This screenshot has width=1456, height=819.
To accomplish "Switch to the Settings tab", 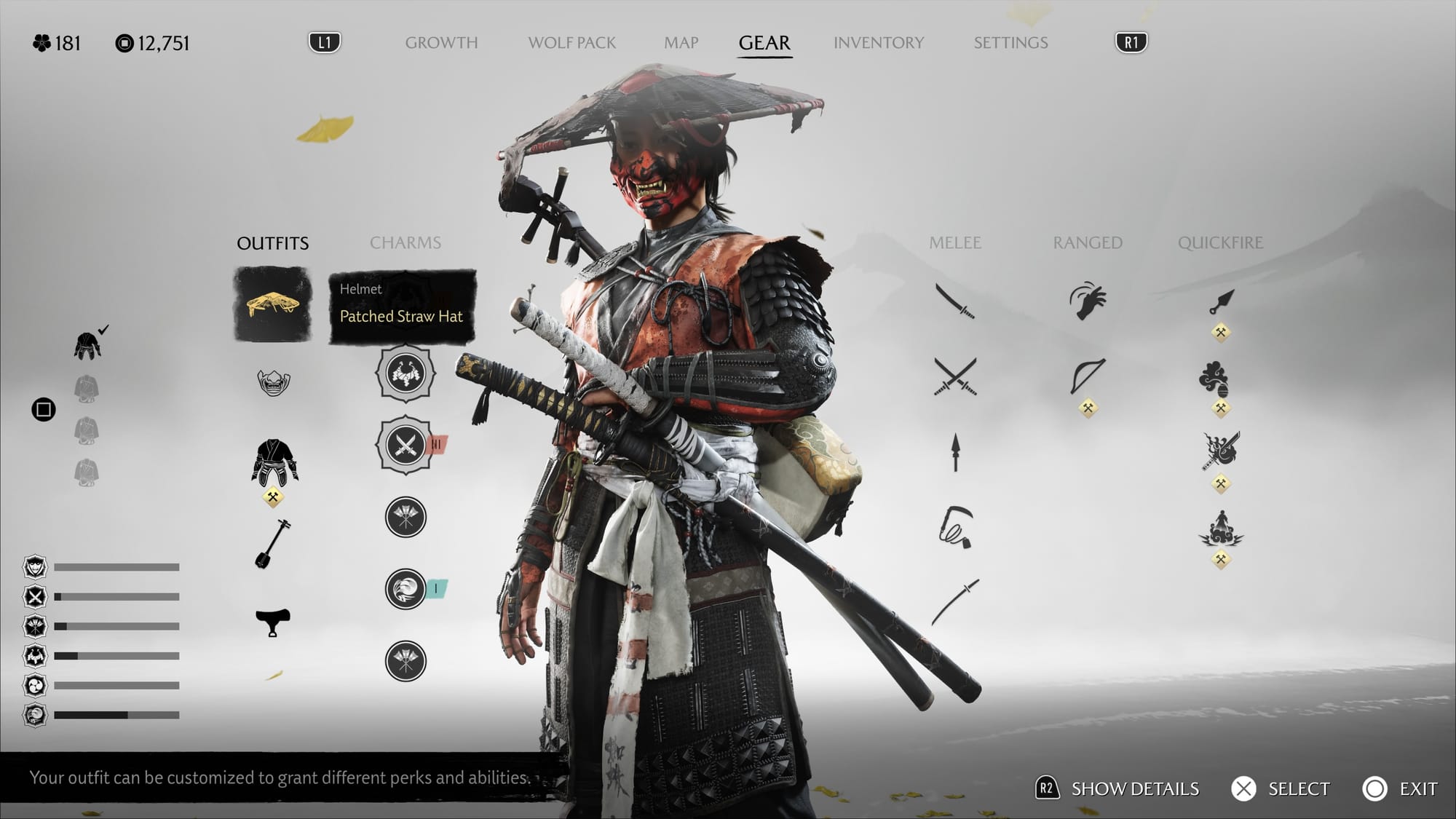I will click(x=1010, y=43).
